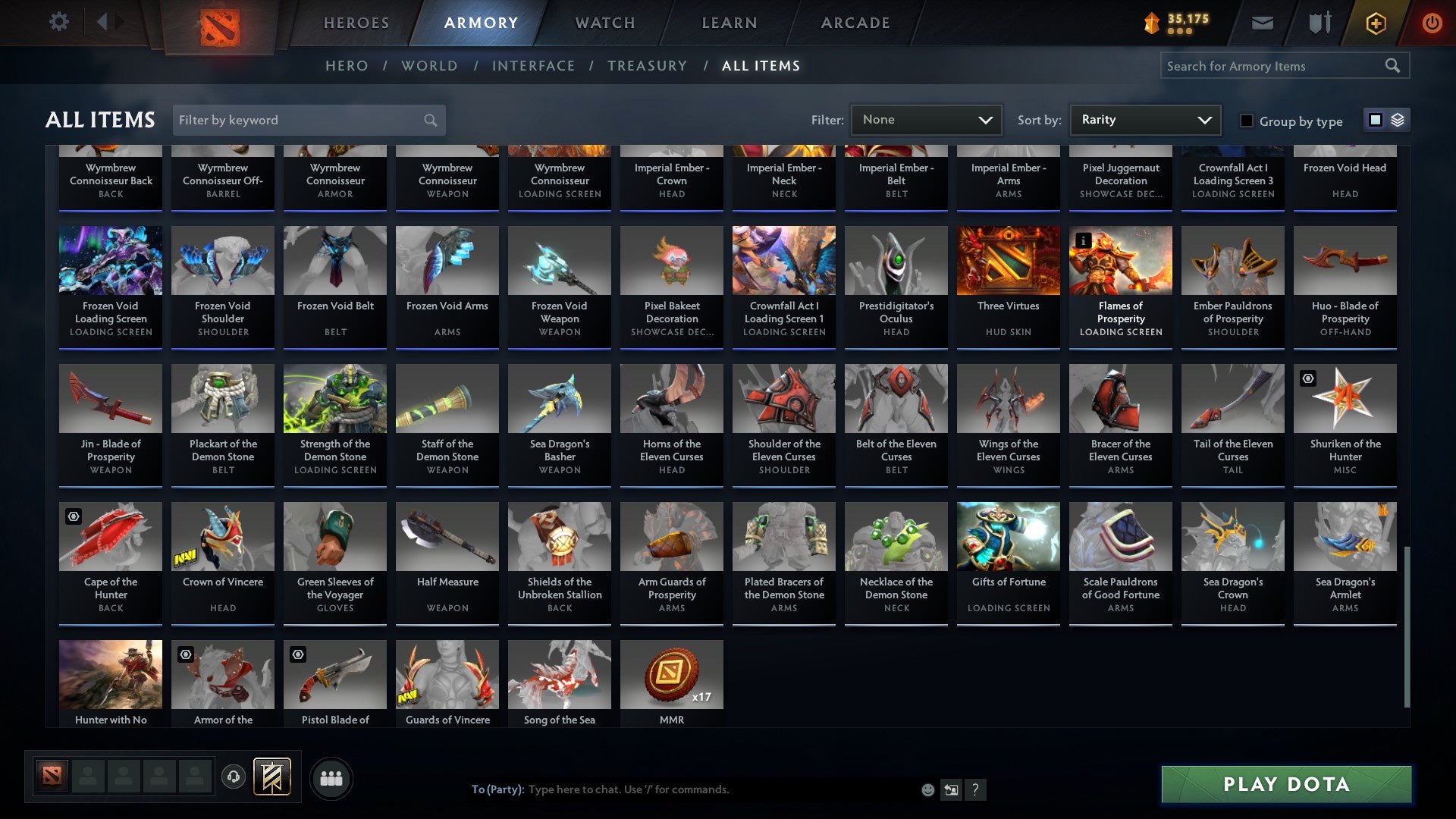The width and height of the screenshot is (1456, 819).
Task: Click the chat help question mark icon
Action: tap(975, 789)
